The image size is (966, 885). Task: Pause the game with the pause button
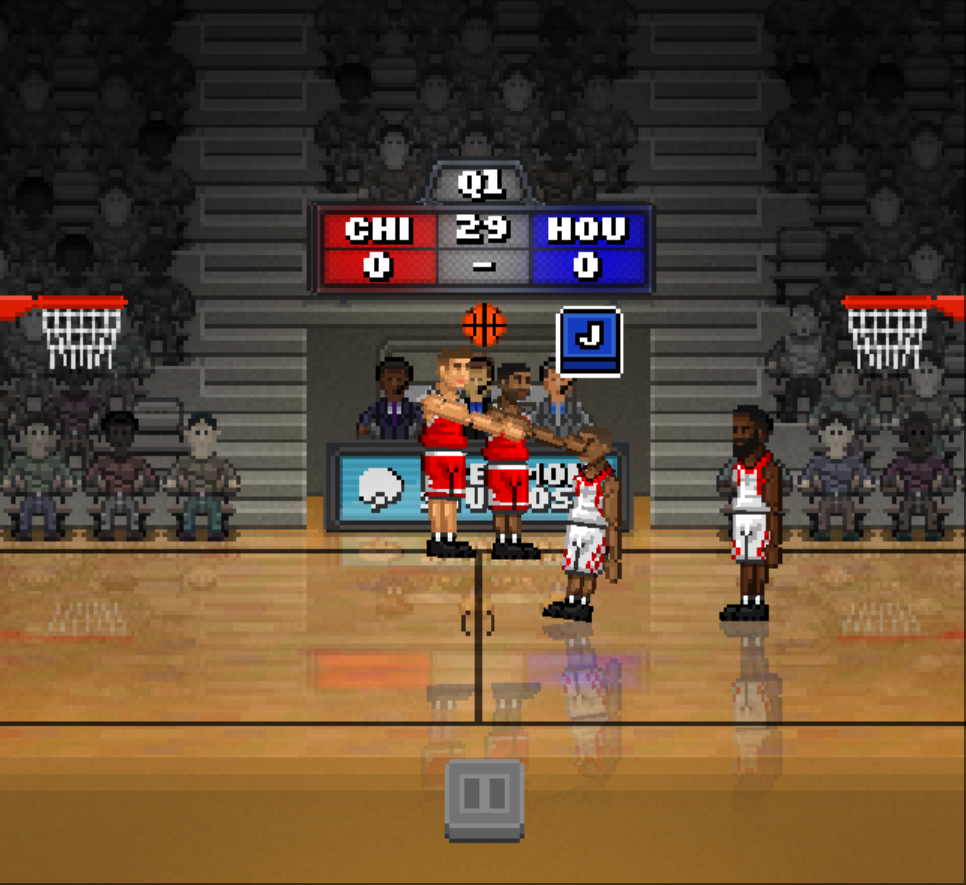[484, 797]
